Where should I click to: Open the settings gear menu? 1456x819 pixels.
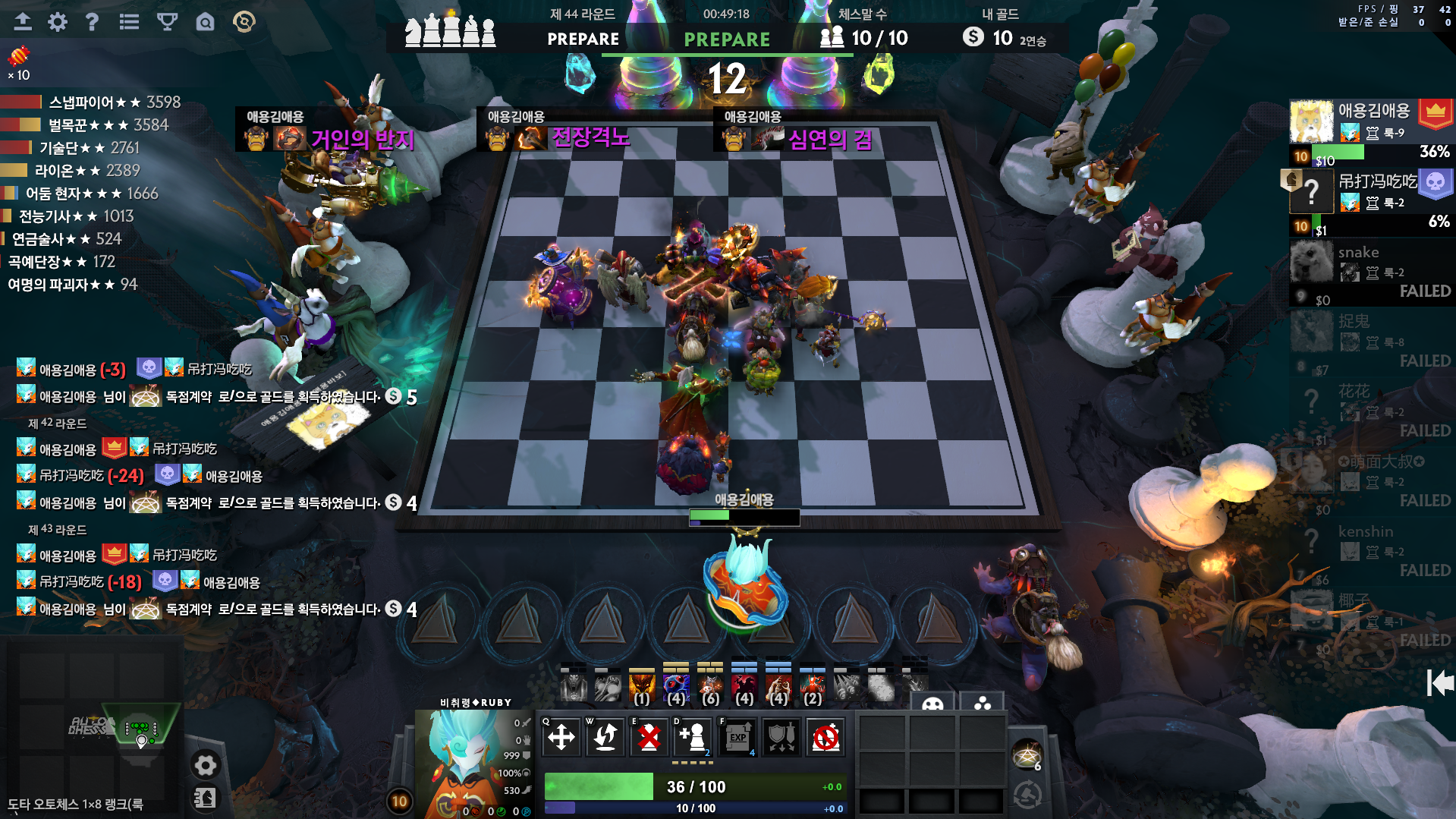[58, 22]
